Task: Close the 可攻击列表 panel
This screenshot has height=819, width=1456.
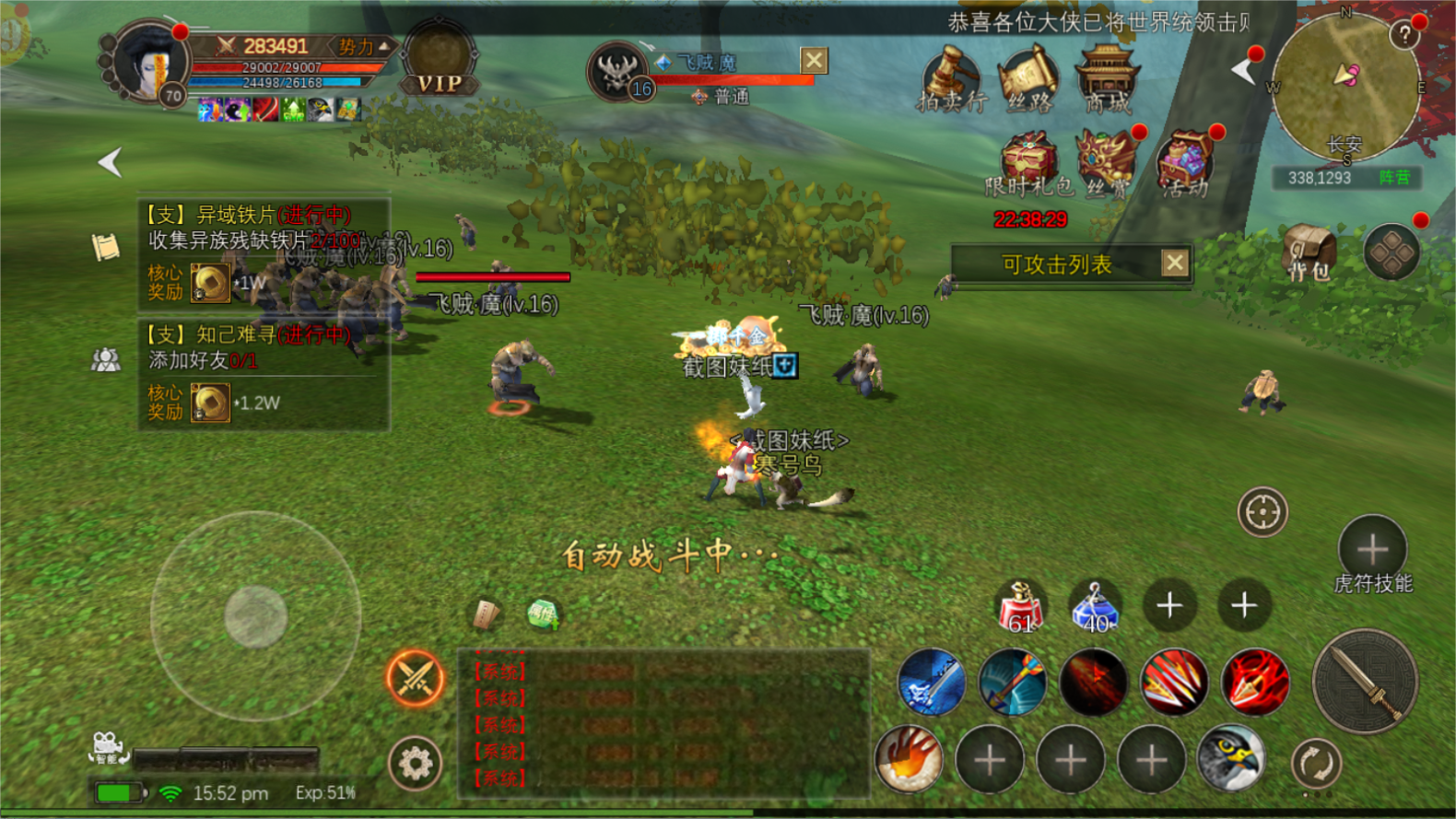Action: pyautogui.click(x=1174, y=263)
